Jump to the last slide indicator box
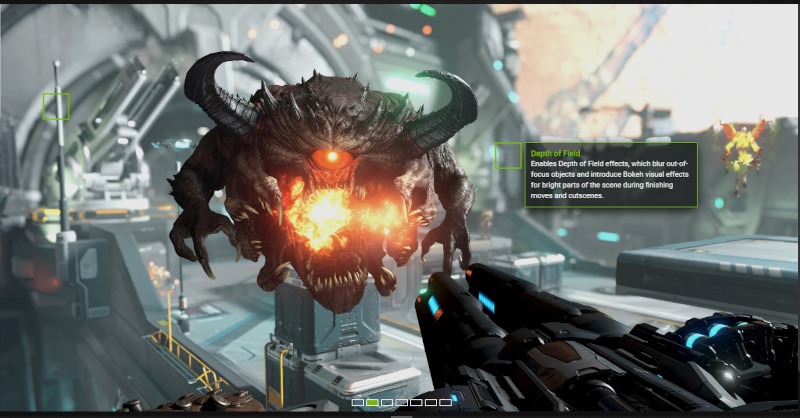800x418 pixels. click(x=446, y=402)
